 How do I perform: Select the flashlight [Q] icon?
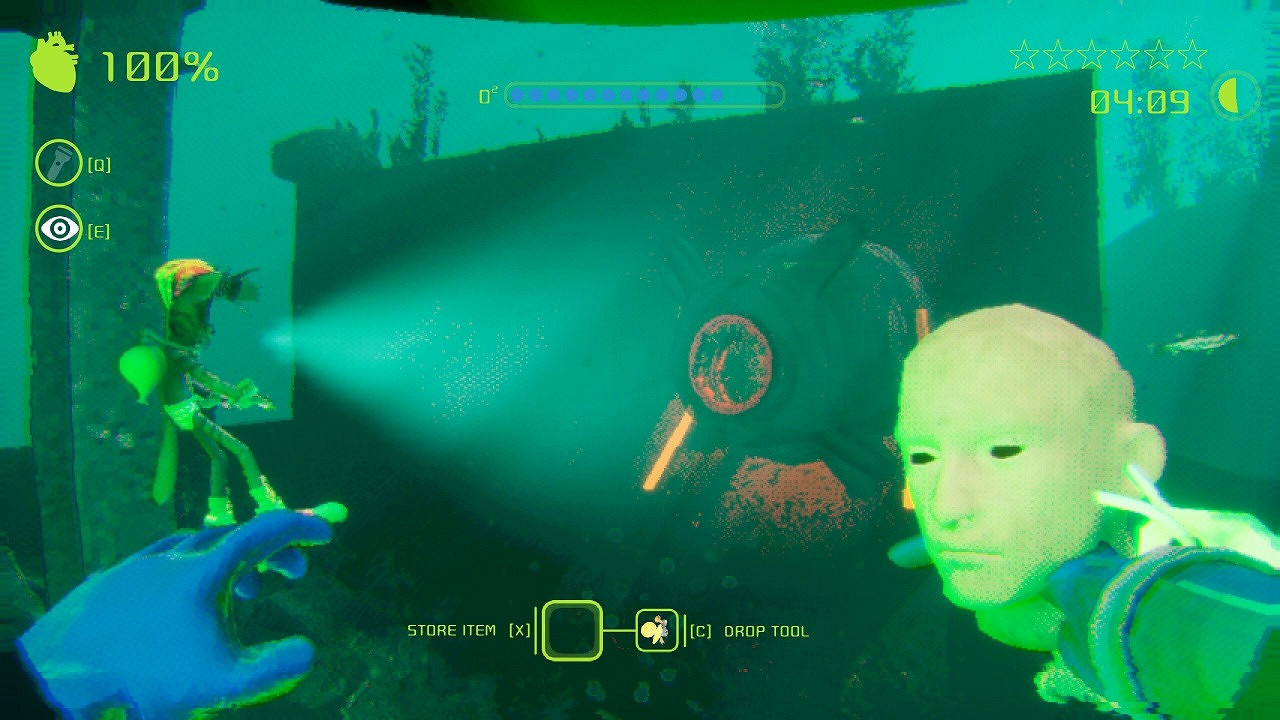pyautogui.click(x=60, y=162)
